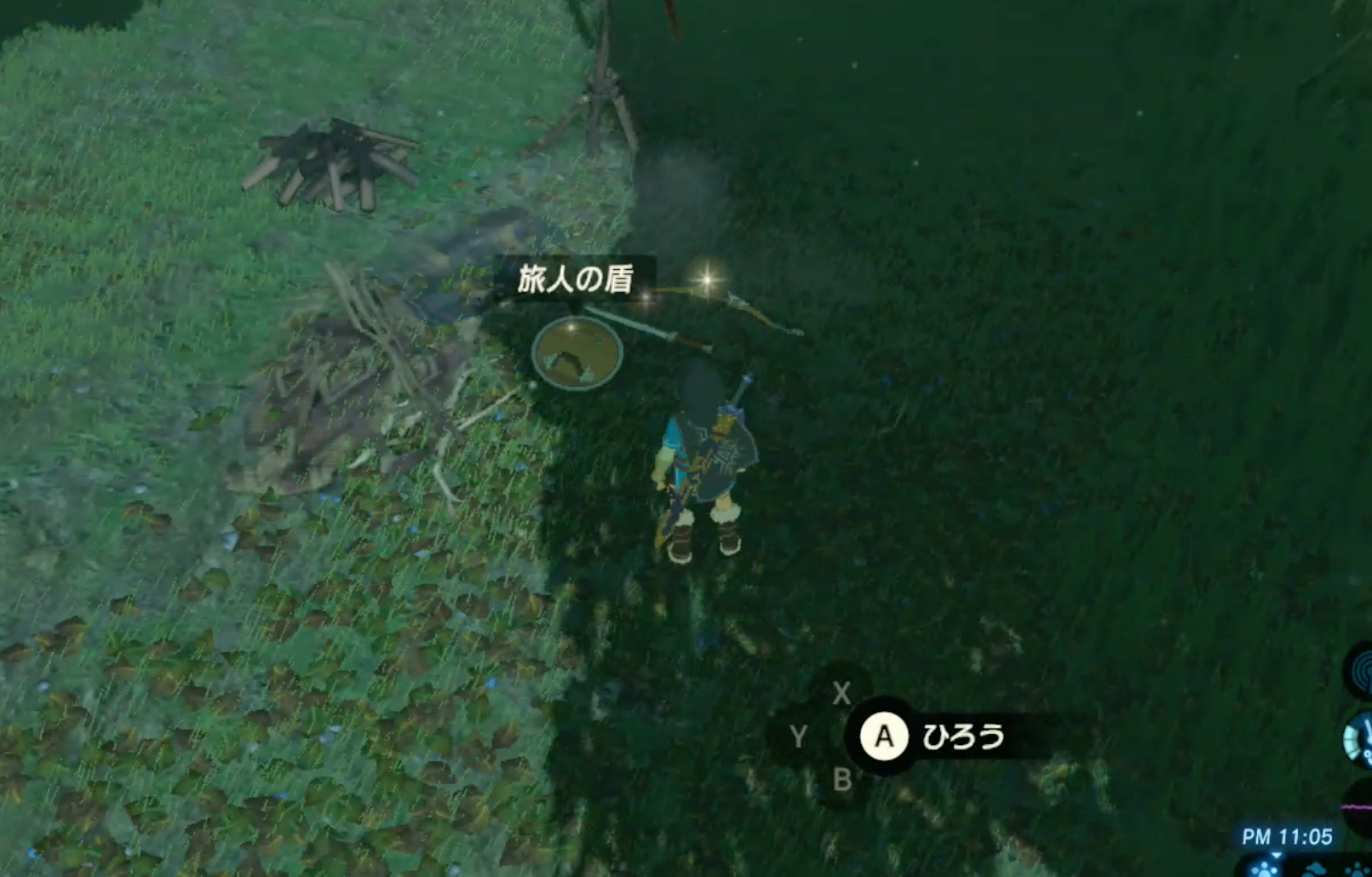
Task: Select the ひろう pickup label
Action: coord(967,737)
